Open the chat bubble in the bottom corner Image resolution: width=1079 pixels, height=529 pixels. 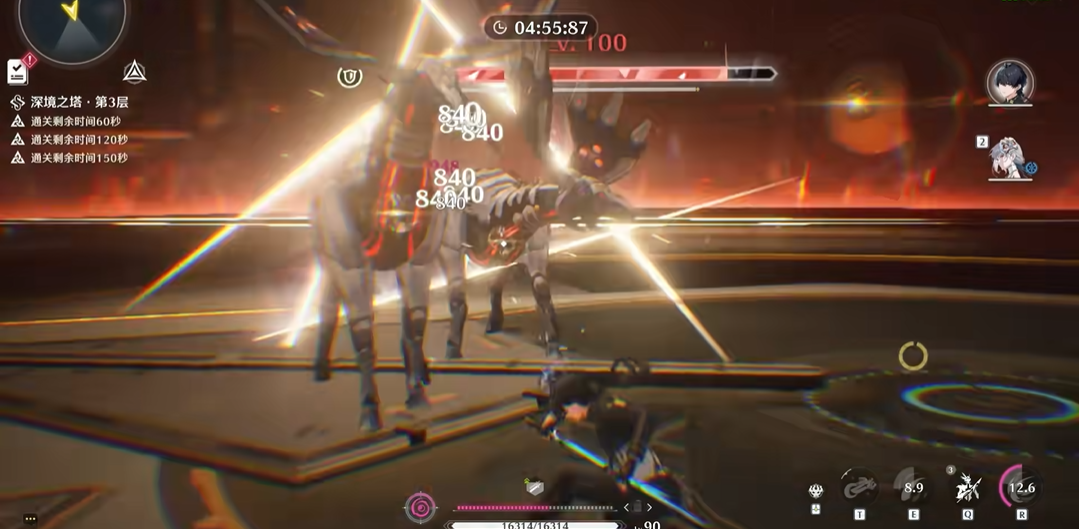click(x=30, y=519)
